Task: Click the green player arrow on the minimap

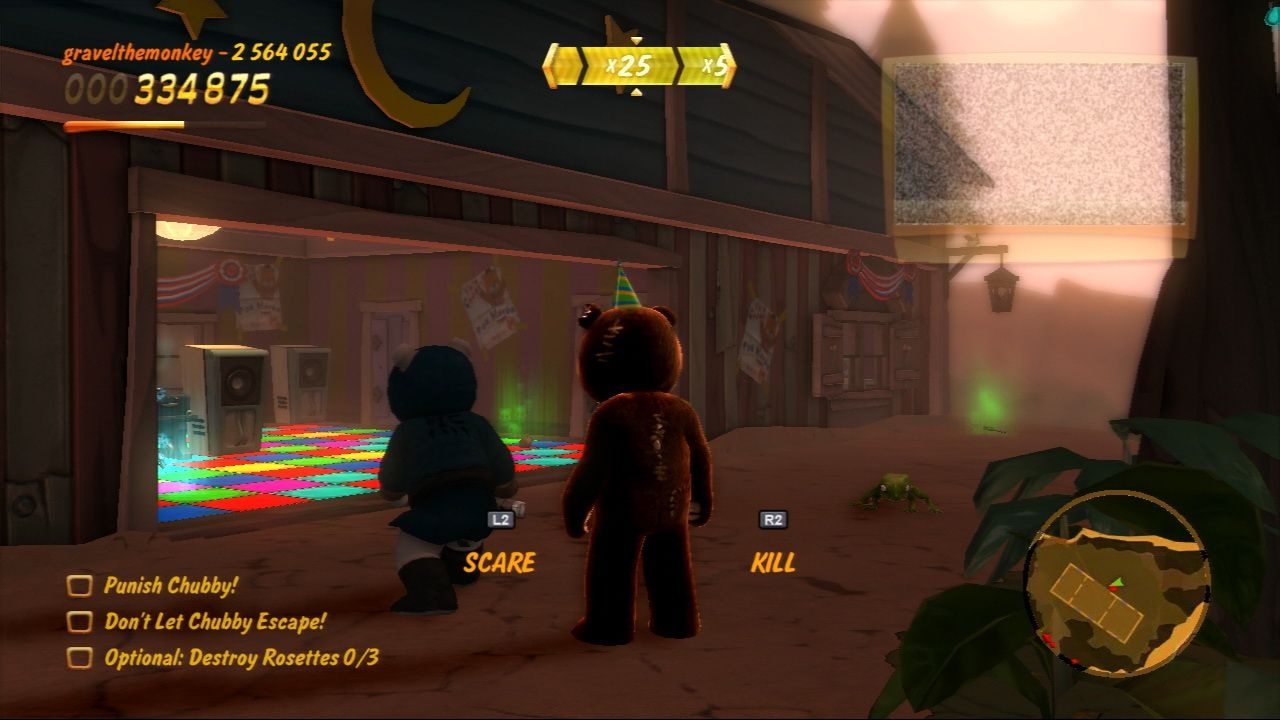Action: (1118, 582)
